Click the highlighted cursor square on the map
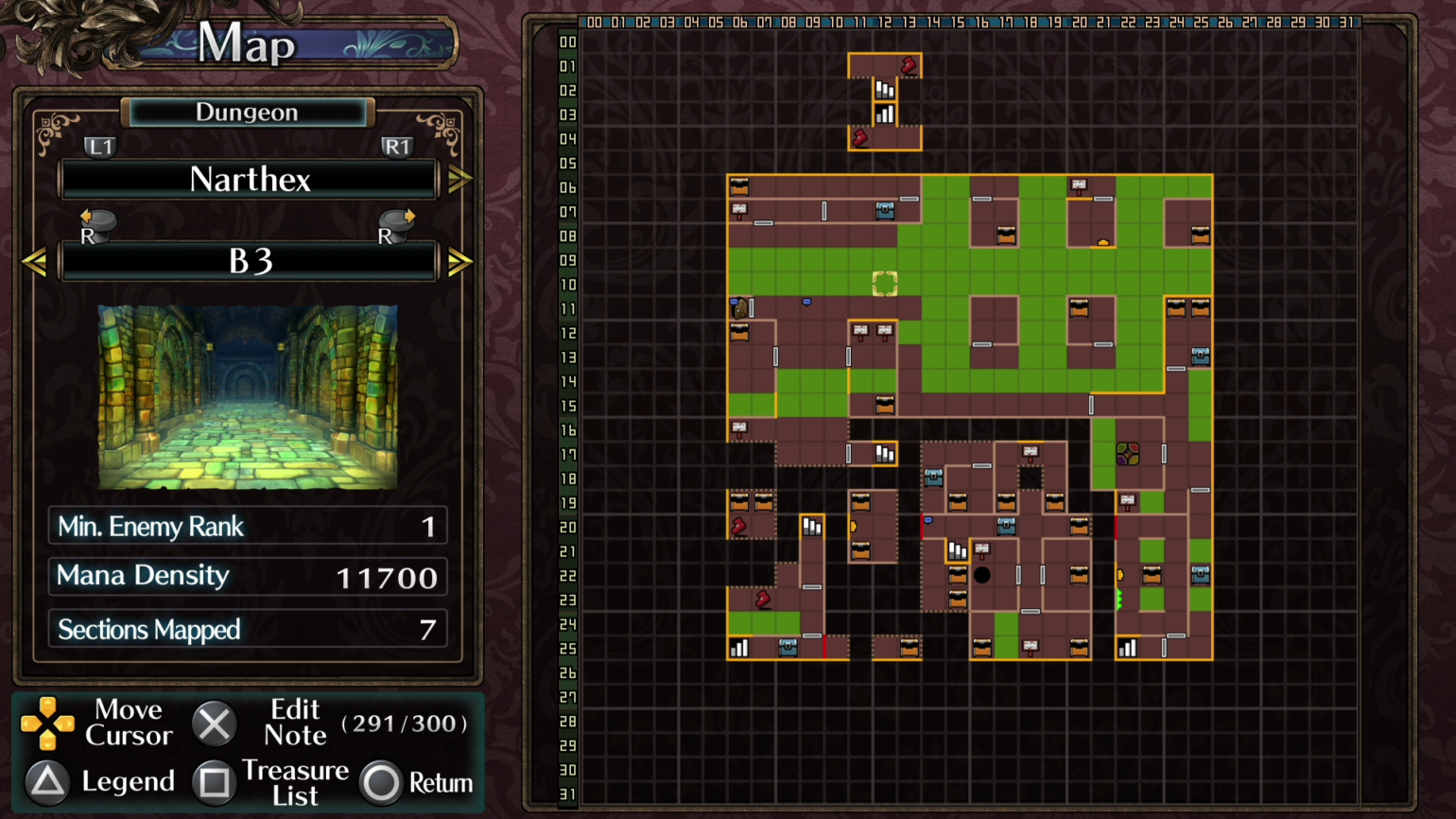 tap(884, 284)
